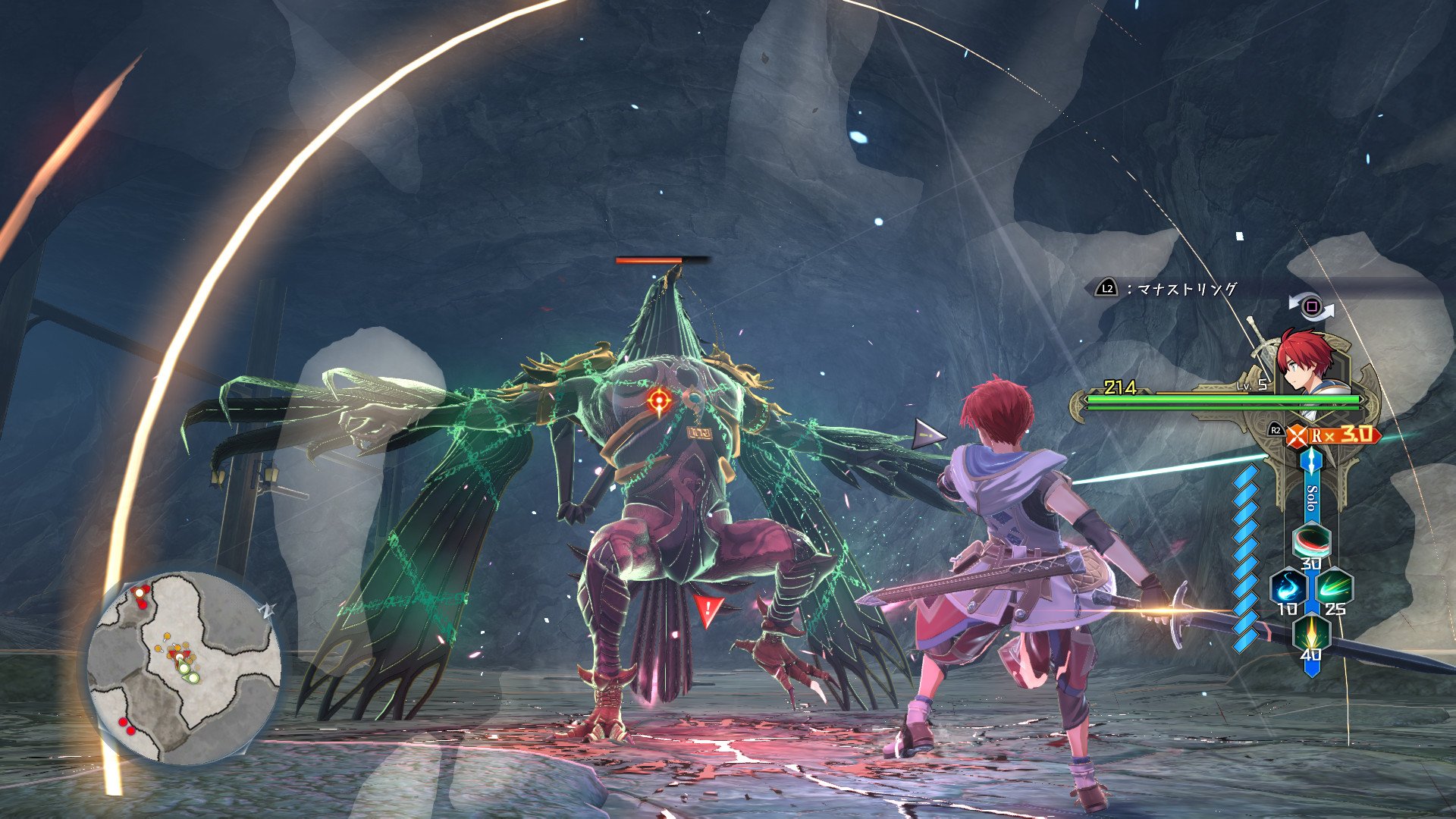Click the revenge gauge R×3.0 badge
This screenshot has height=819, width=1456.
coord(1332,435)
